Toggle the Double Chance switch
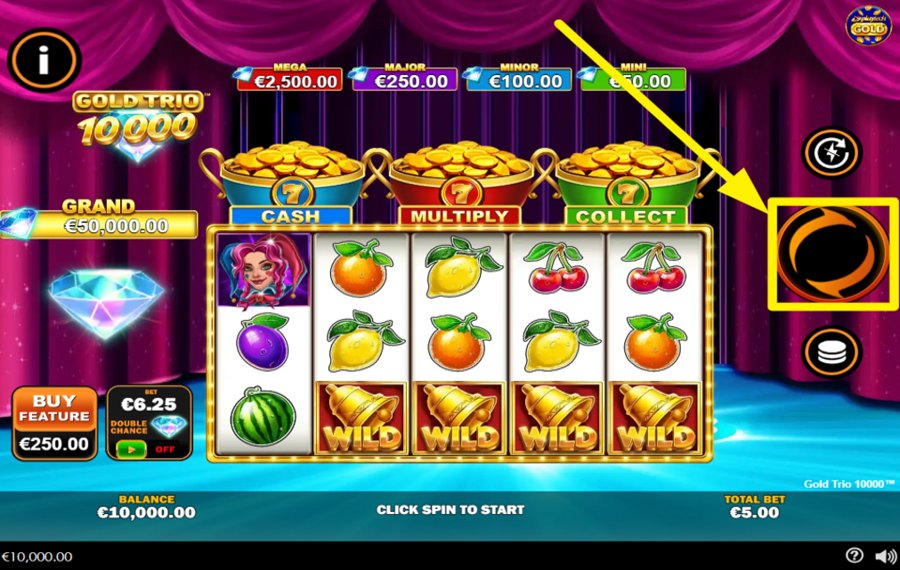 point(131,449)
